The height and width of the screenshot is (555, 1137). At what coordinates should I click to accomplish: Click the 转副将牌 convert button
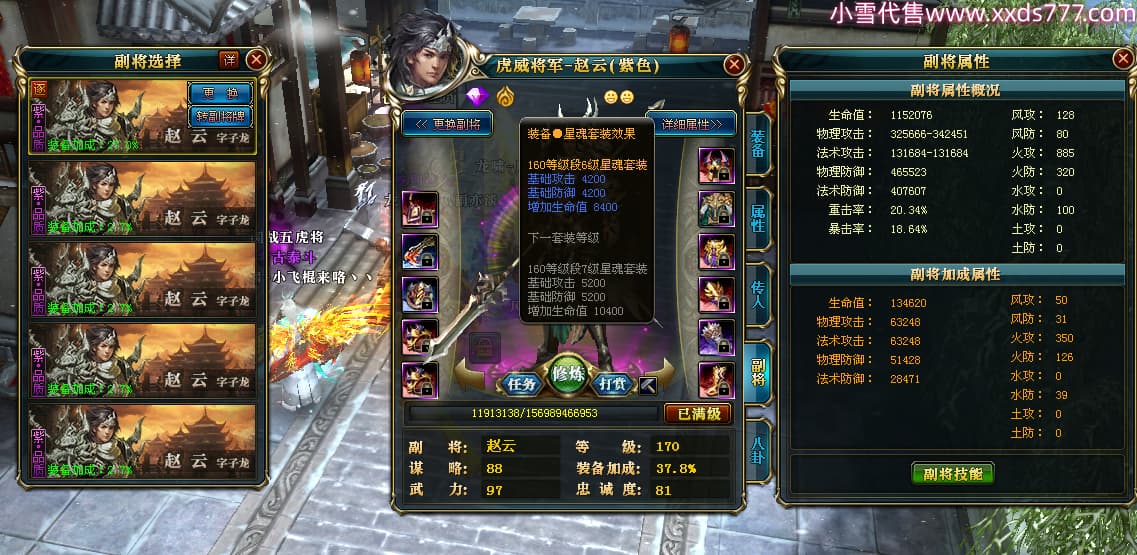(x=220, y=115)
